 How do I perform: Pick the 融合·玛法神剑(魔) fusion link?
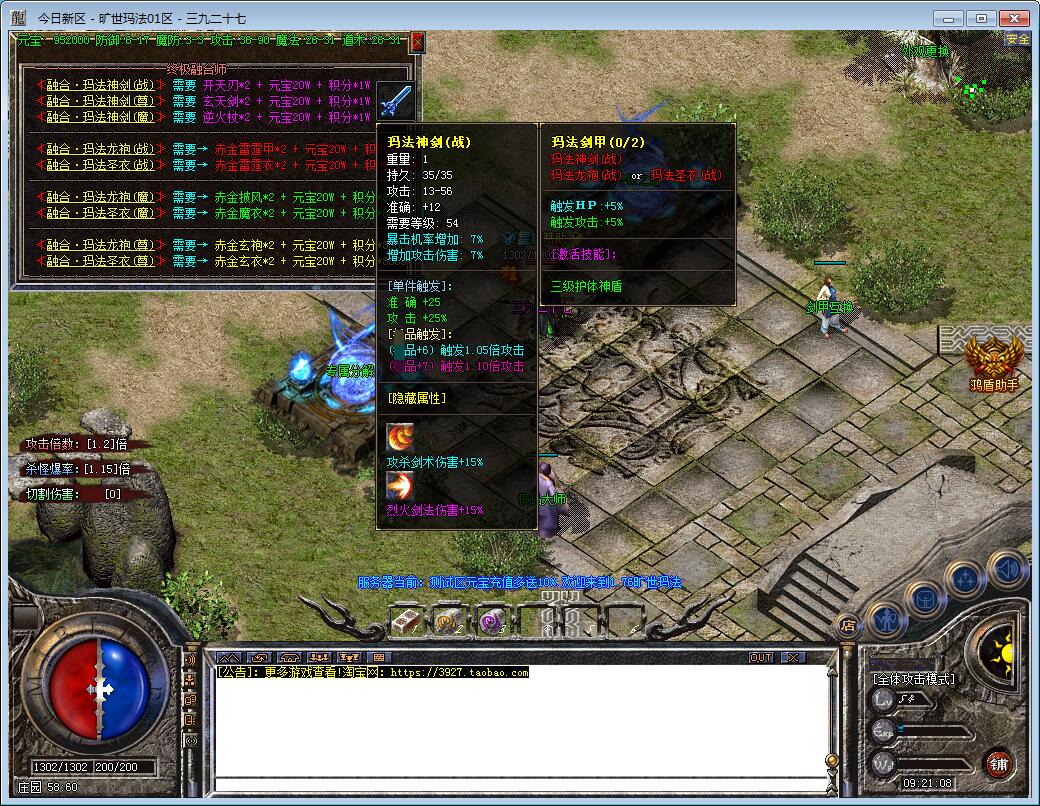[x=100, y=117]
